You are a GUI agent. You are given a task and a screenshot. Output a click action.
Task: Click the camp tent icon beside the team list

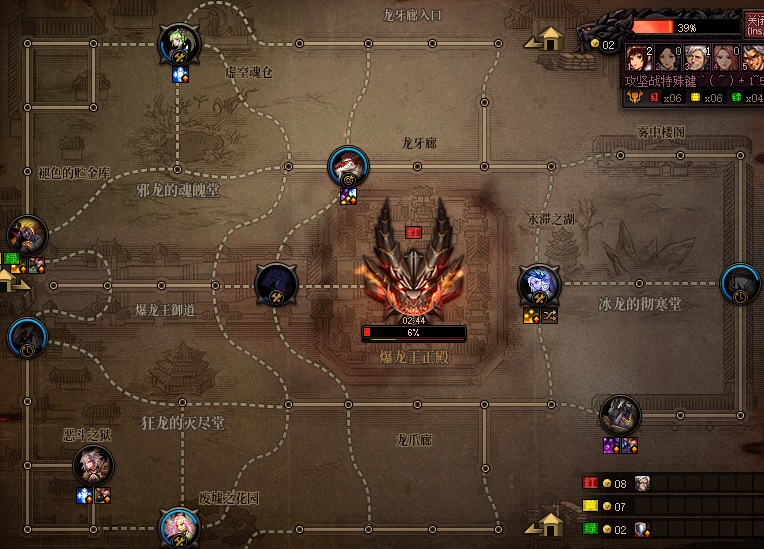tap(548, 523)
